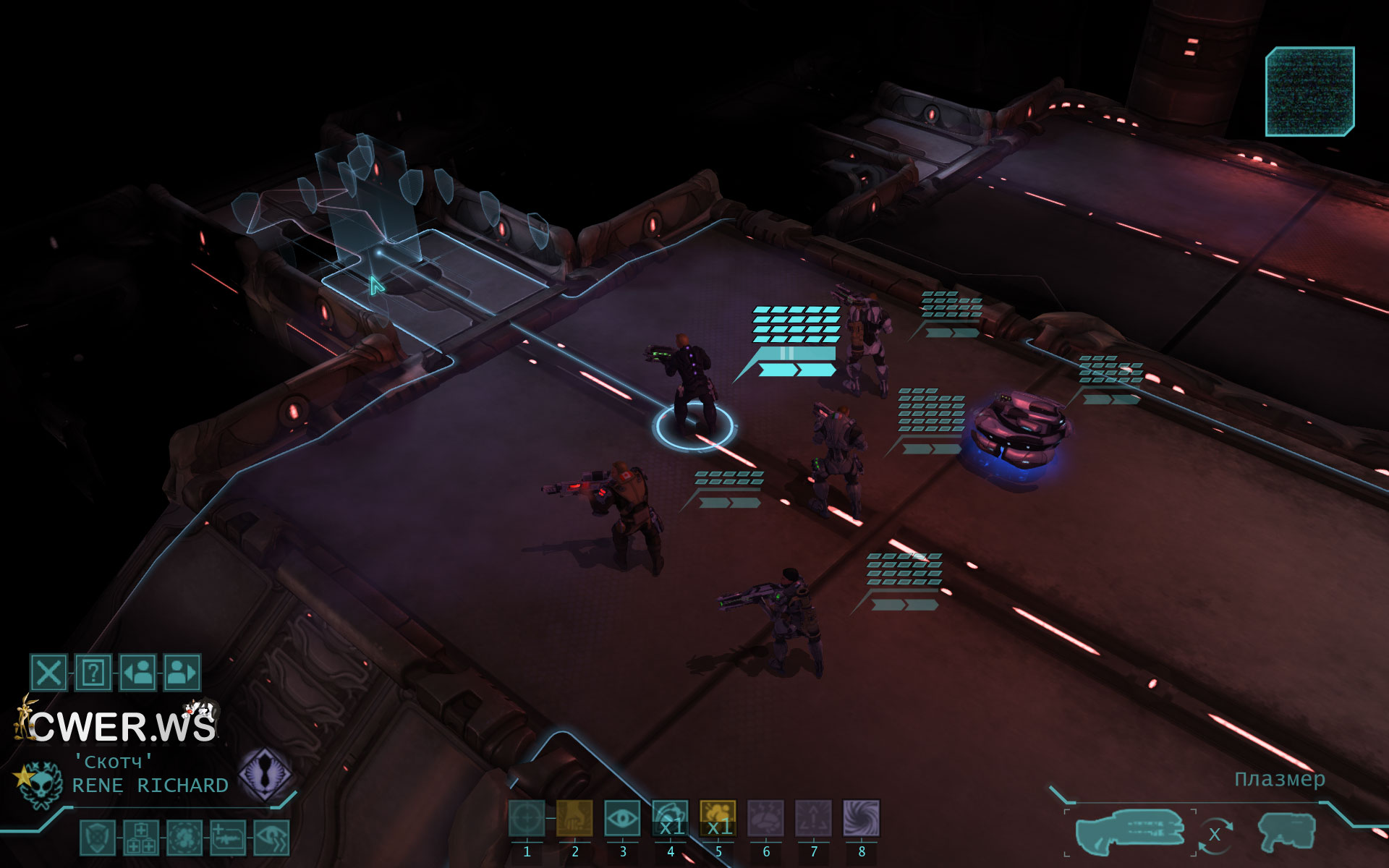Activate the purple swirl Rift ability
Viewport: 1389px width, 868px height.
pos(861,819)
